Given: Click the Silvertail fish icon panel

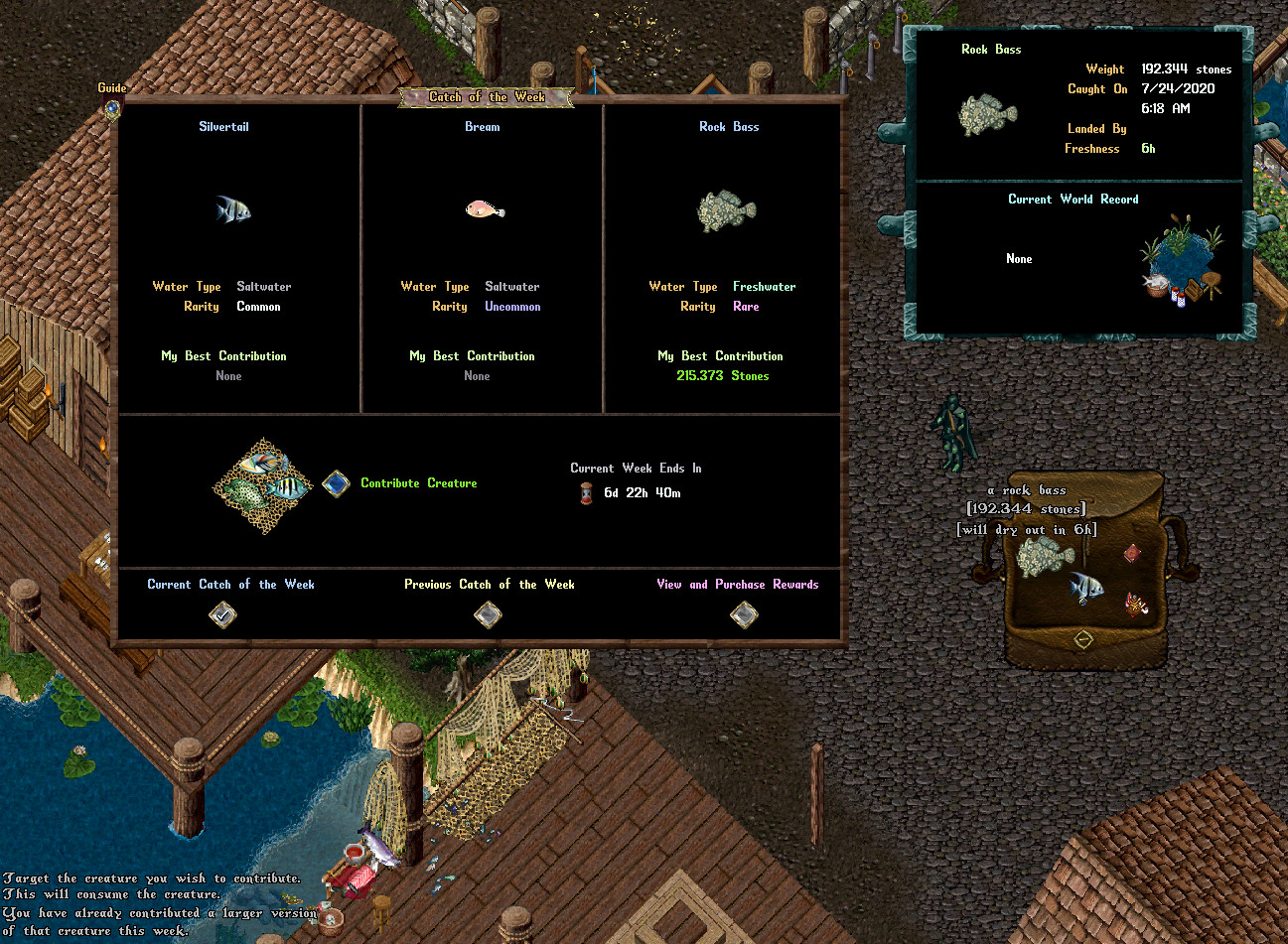Looking at the screenshot, I should click(233, 209).
